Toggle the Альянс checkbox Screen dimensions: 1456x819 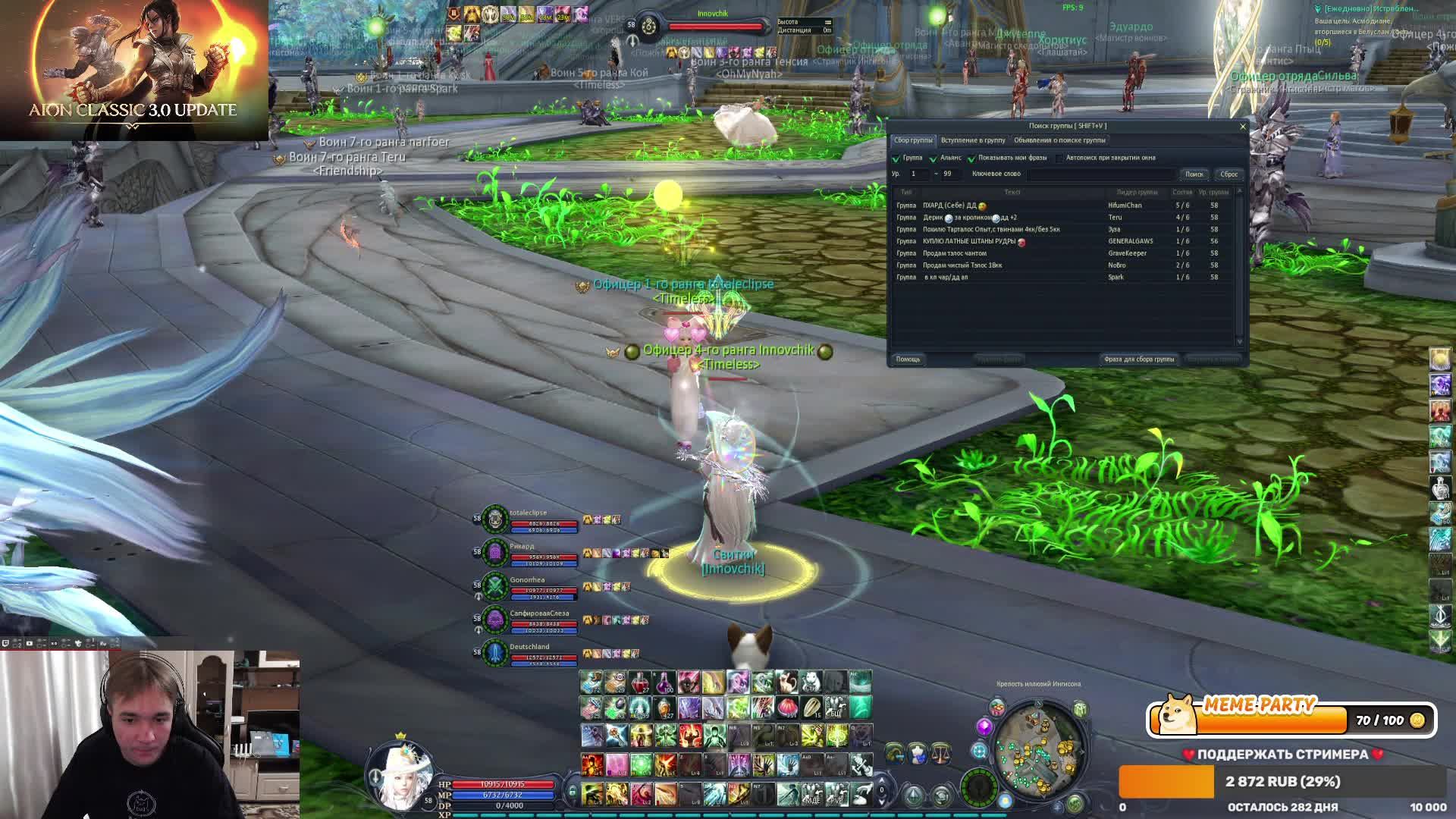934,158
